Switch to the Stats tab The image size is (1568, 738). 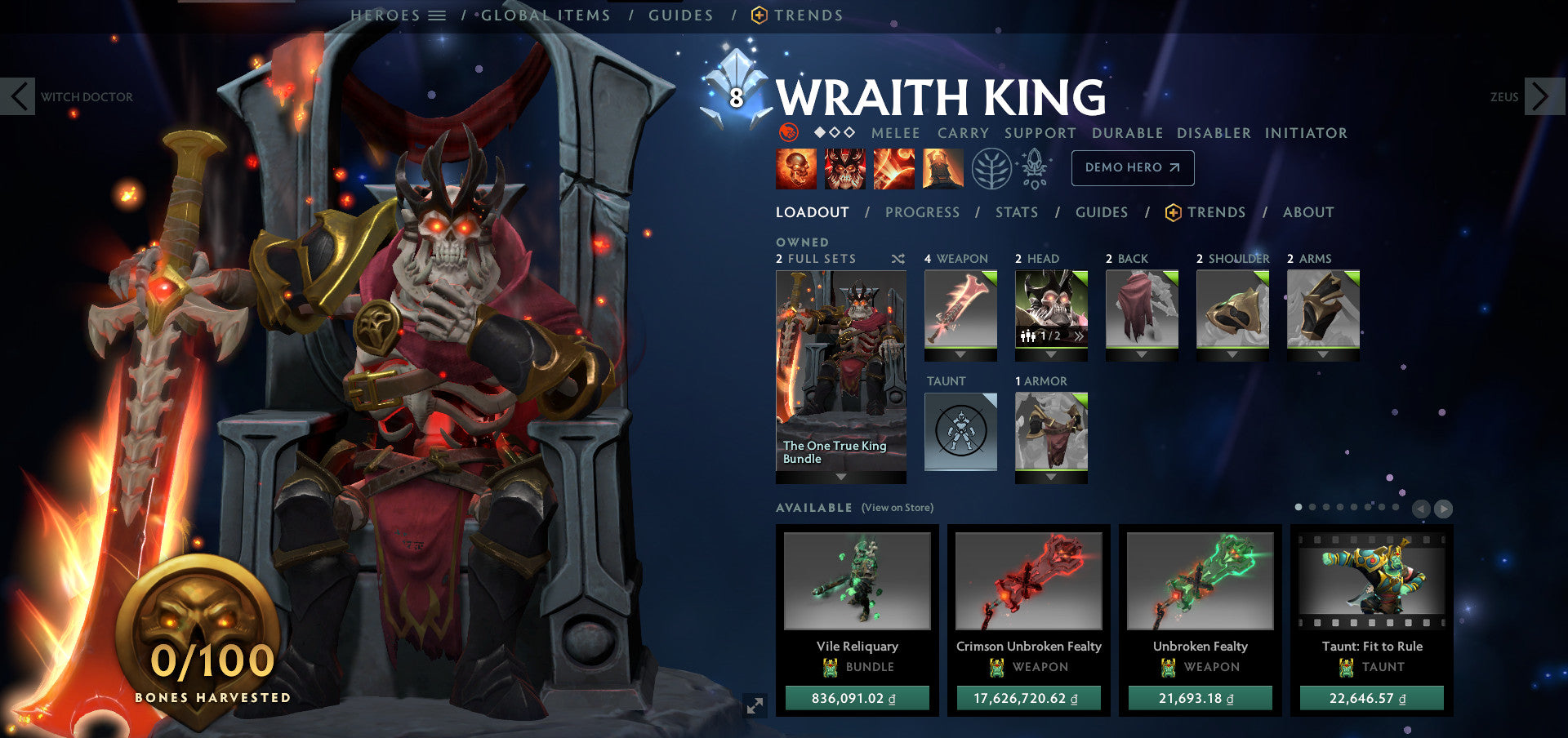coord(1017,212)
